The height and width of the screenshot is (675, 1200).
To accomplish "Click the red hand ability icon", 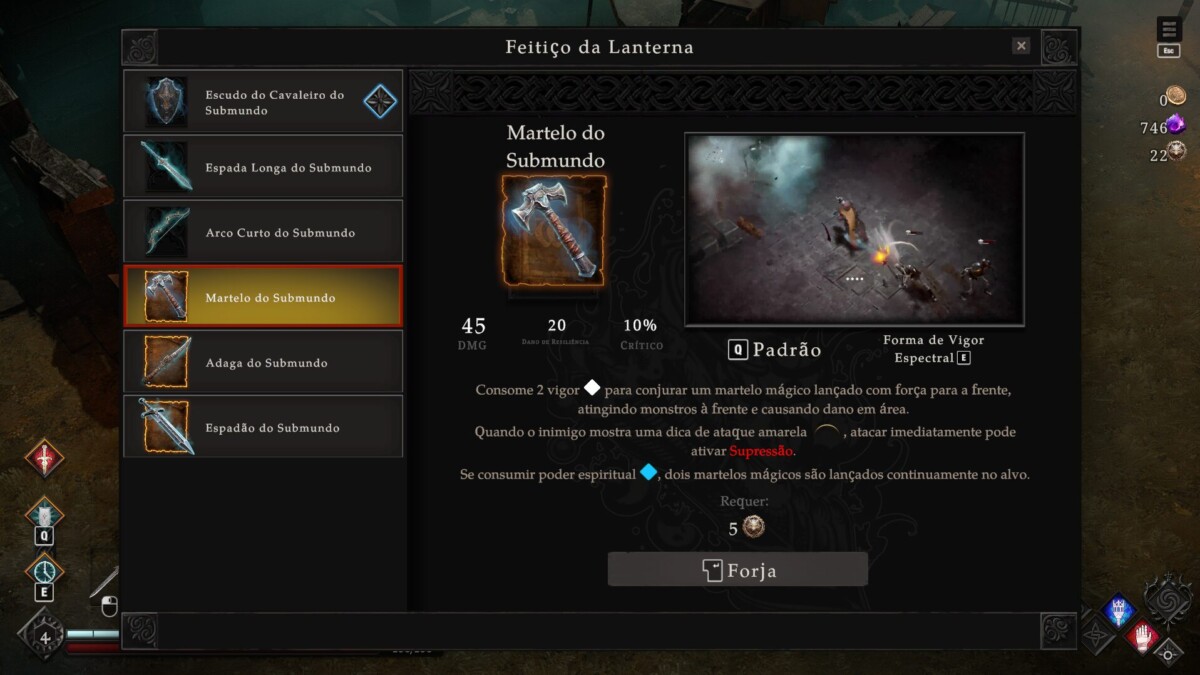I will (1142, 635).
